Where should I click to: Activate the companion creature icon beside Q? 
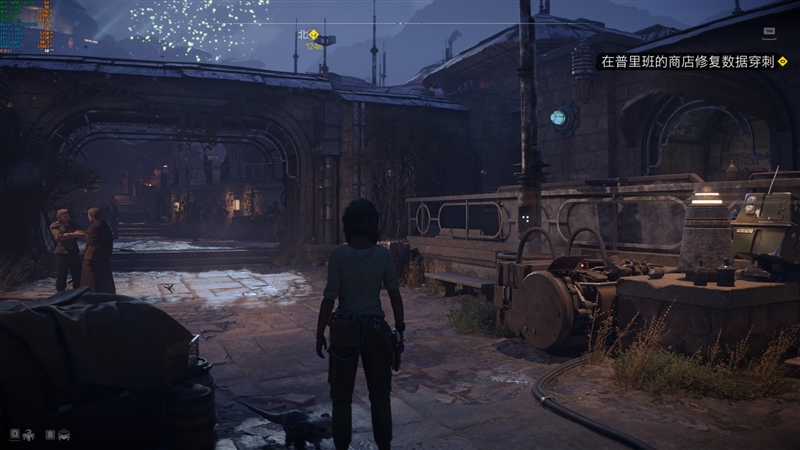[x=28, y=435]
